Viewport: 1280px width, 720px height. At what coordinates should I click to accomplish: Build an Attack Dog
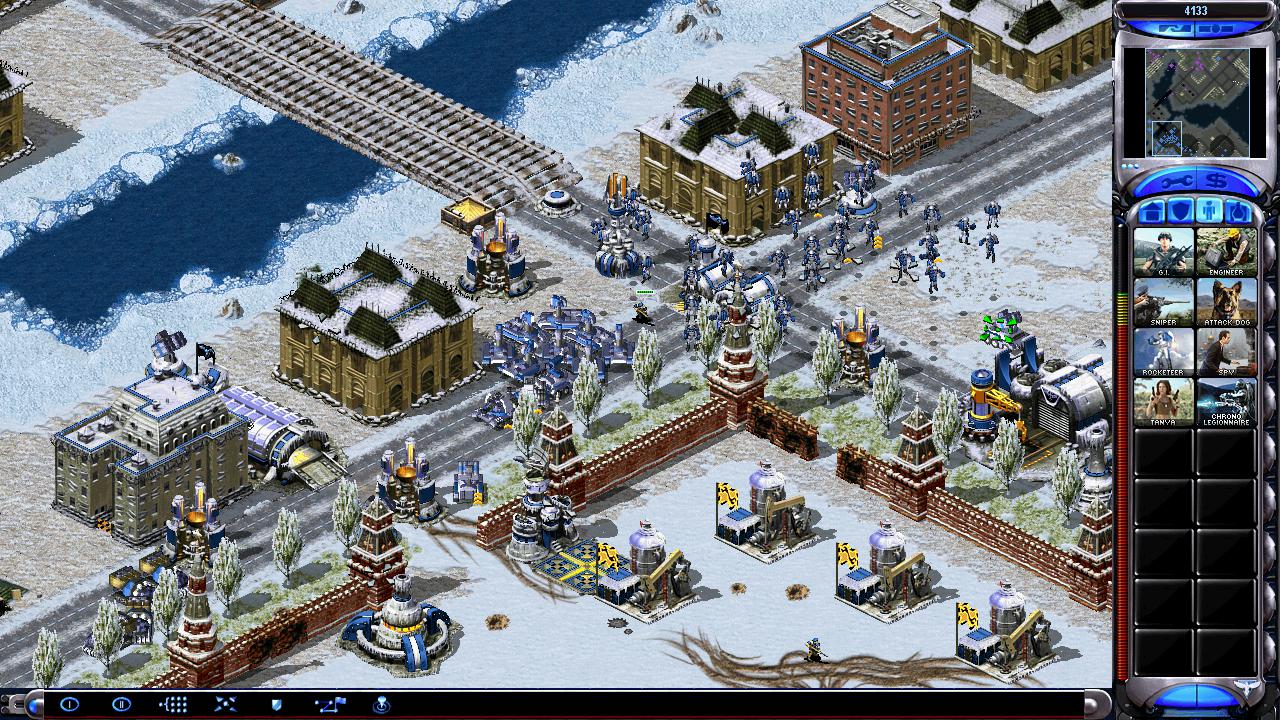click(1226, 301)
